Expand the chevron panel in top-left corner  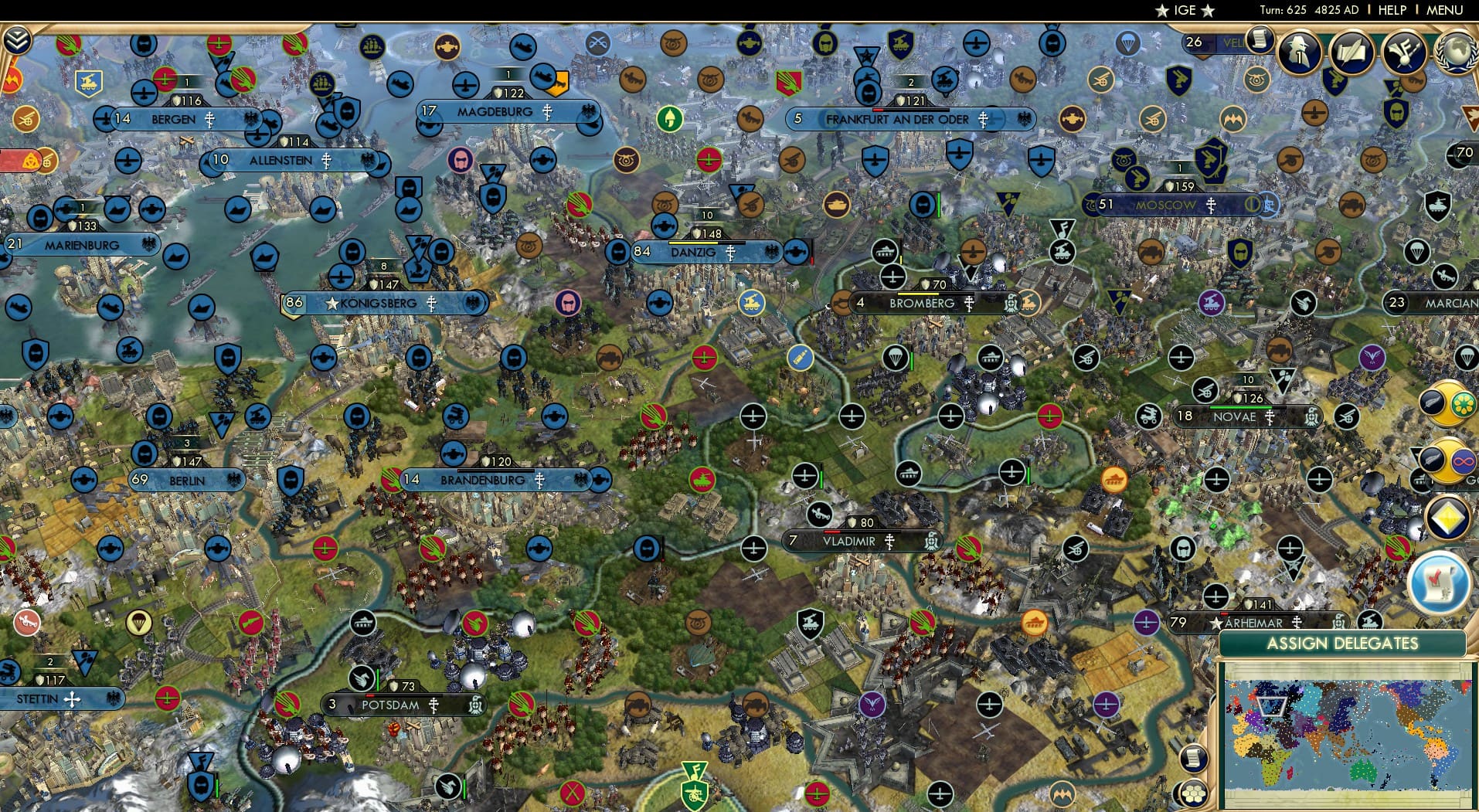[16, 40]
